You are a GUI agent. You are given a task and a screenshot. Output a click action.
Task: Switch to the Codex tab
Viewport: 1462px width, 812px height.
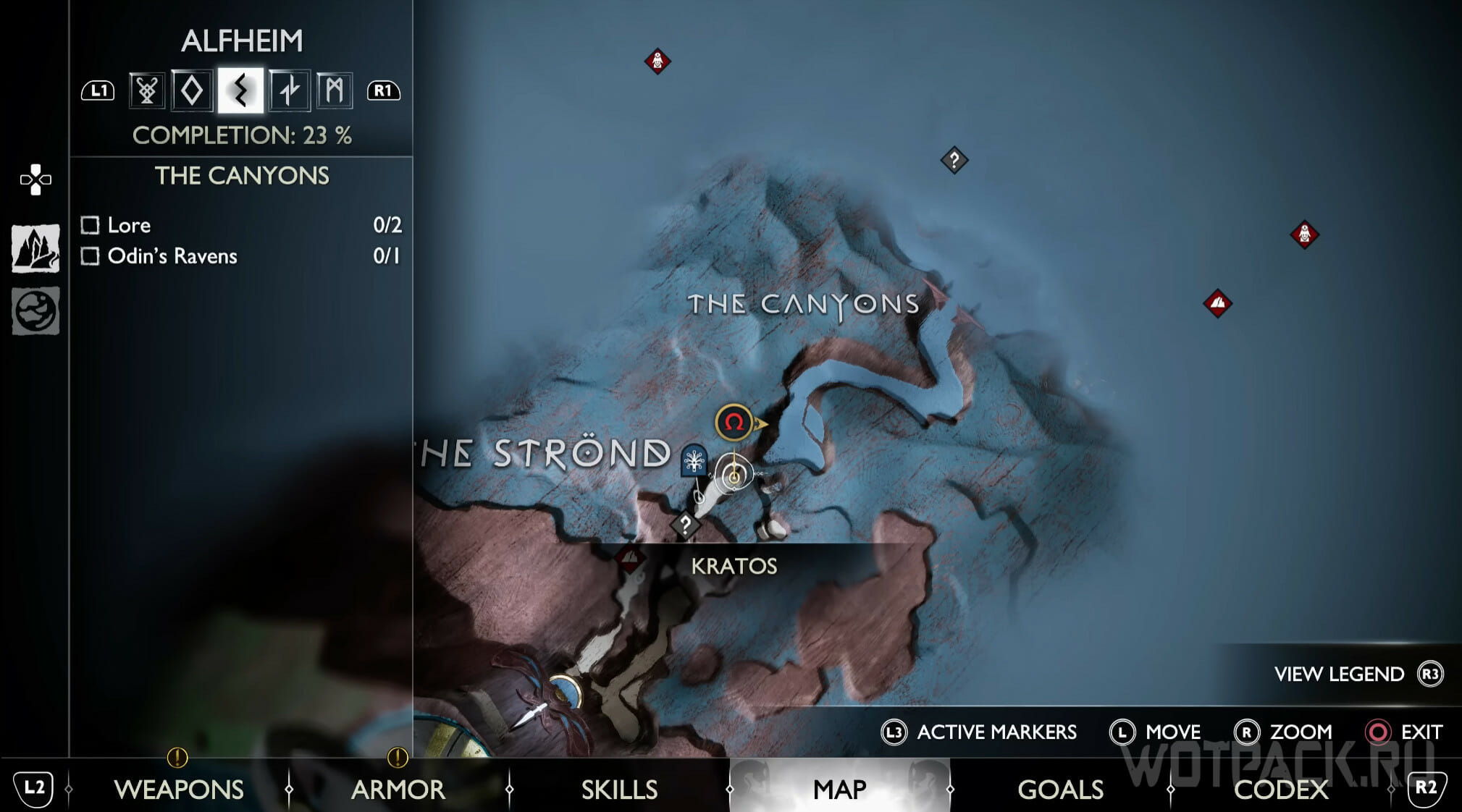point(1280,789)
